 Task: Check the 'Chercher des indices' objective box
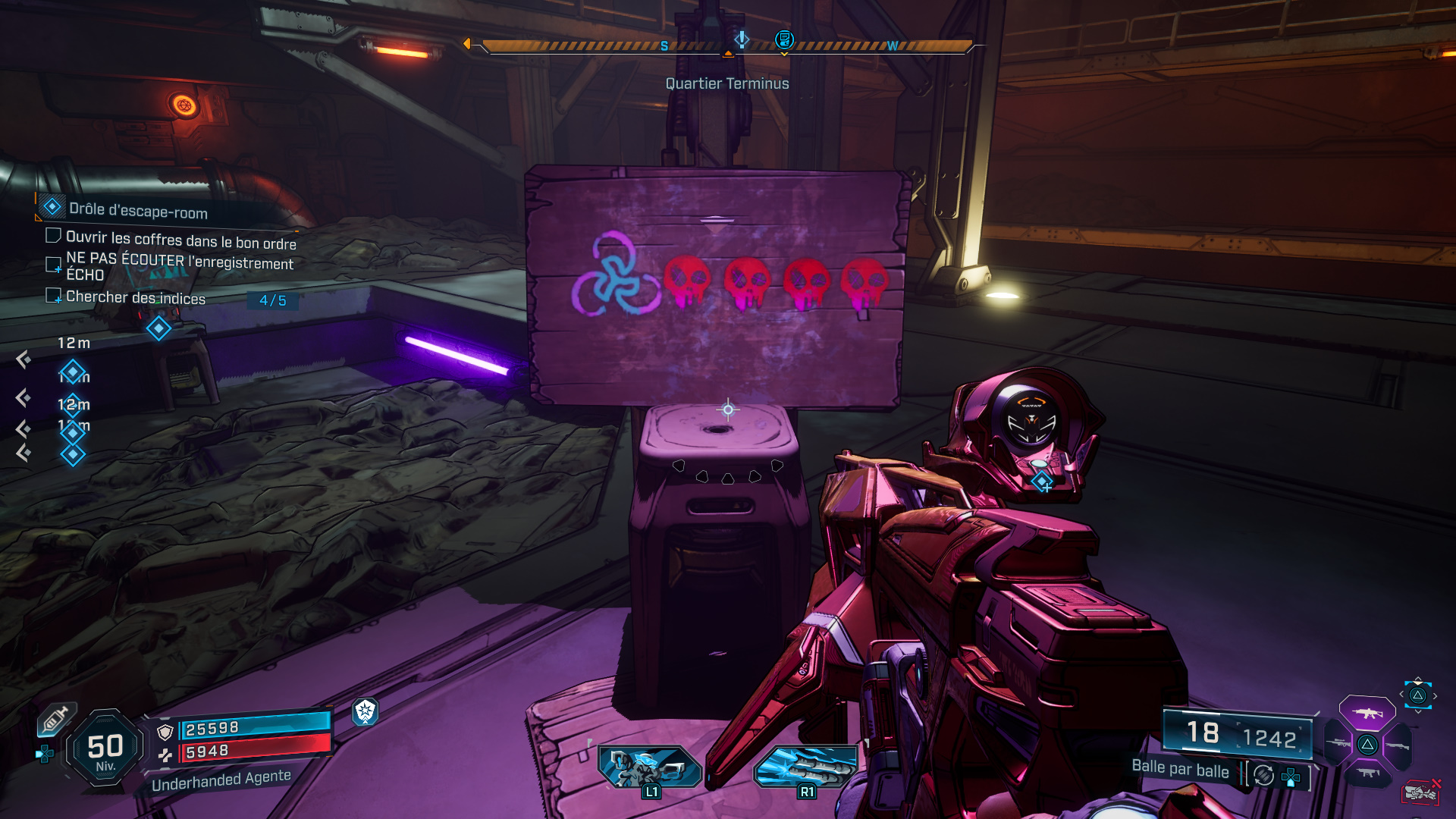pos(53,296)
